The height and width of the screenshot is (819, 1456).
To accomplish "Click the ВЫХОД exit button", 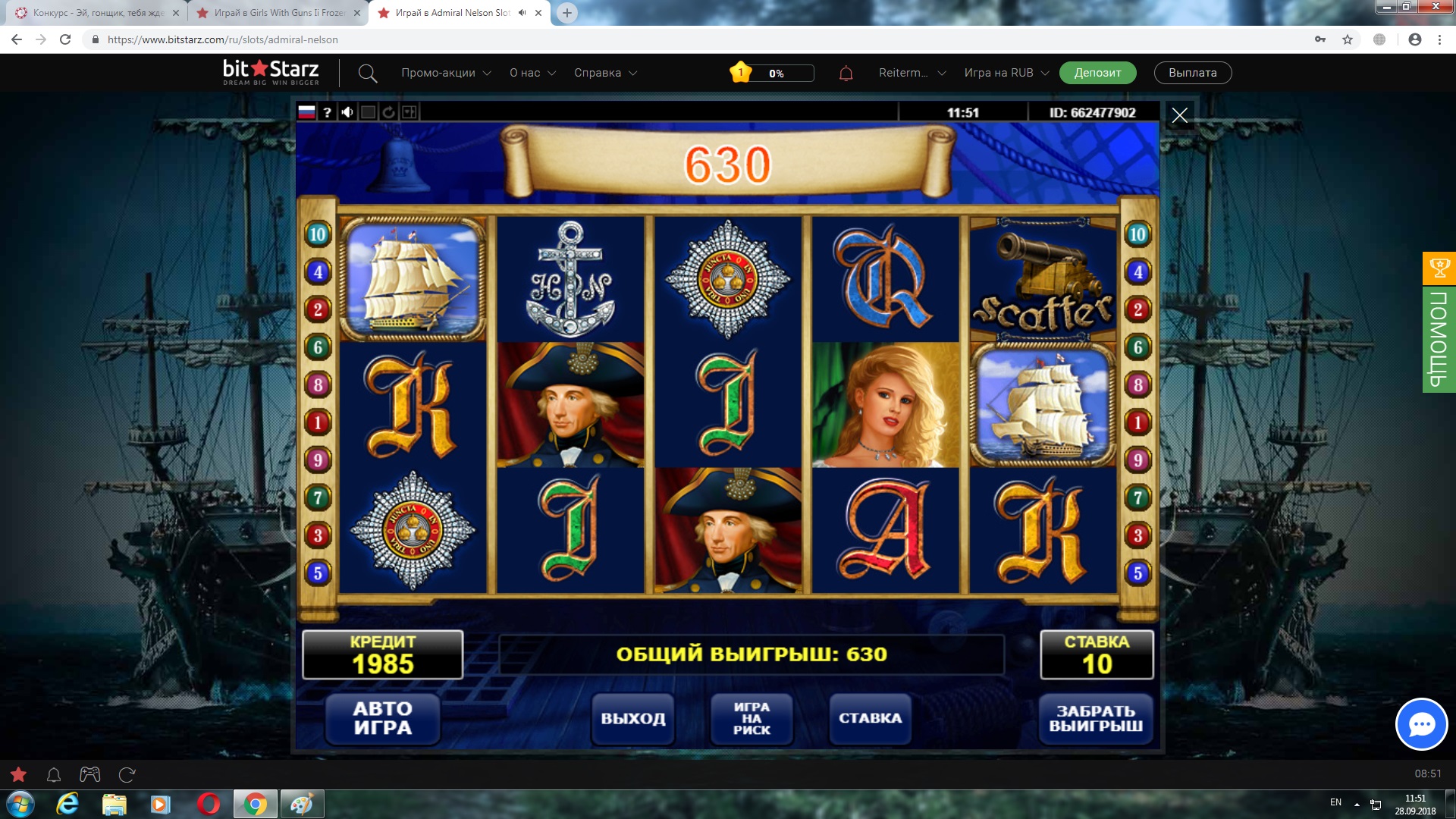I will click(633, 718).
